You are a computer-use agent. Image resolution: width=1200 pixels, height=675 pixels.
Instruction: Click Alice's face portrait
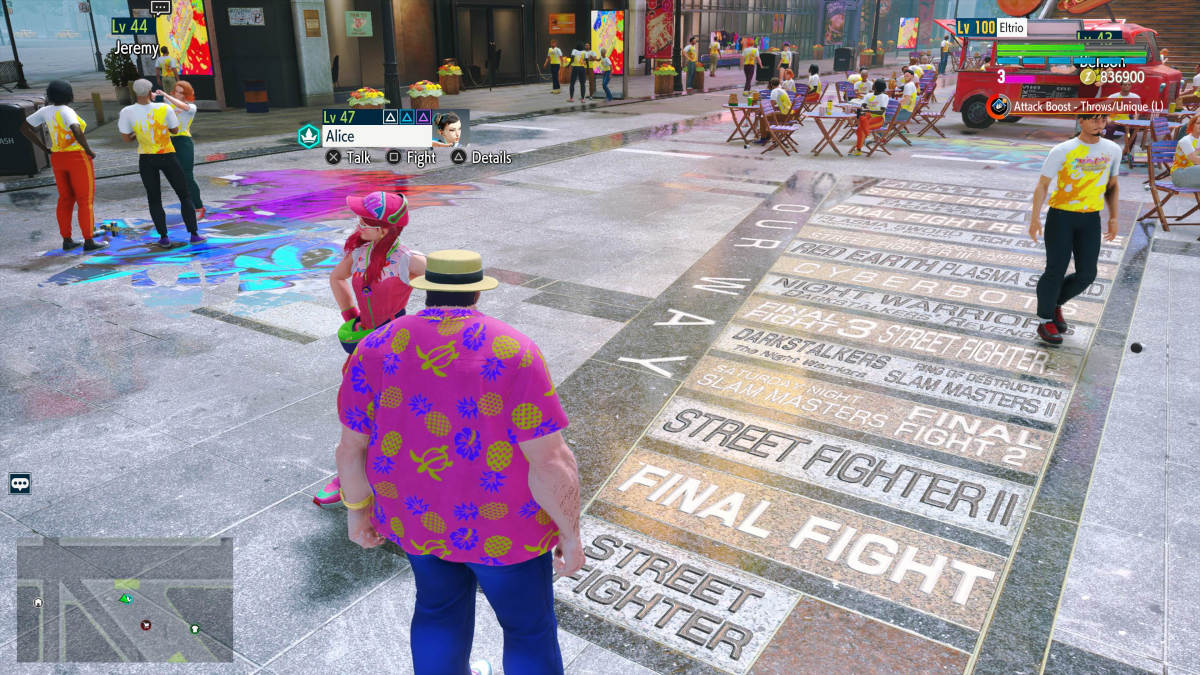(x=447, y=129)
